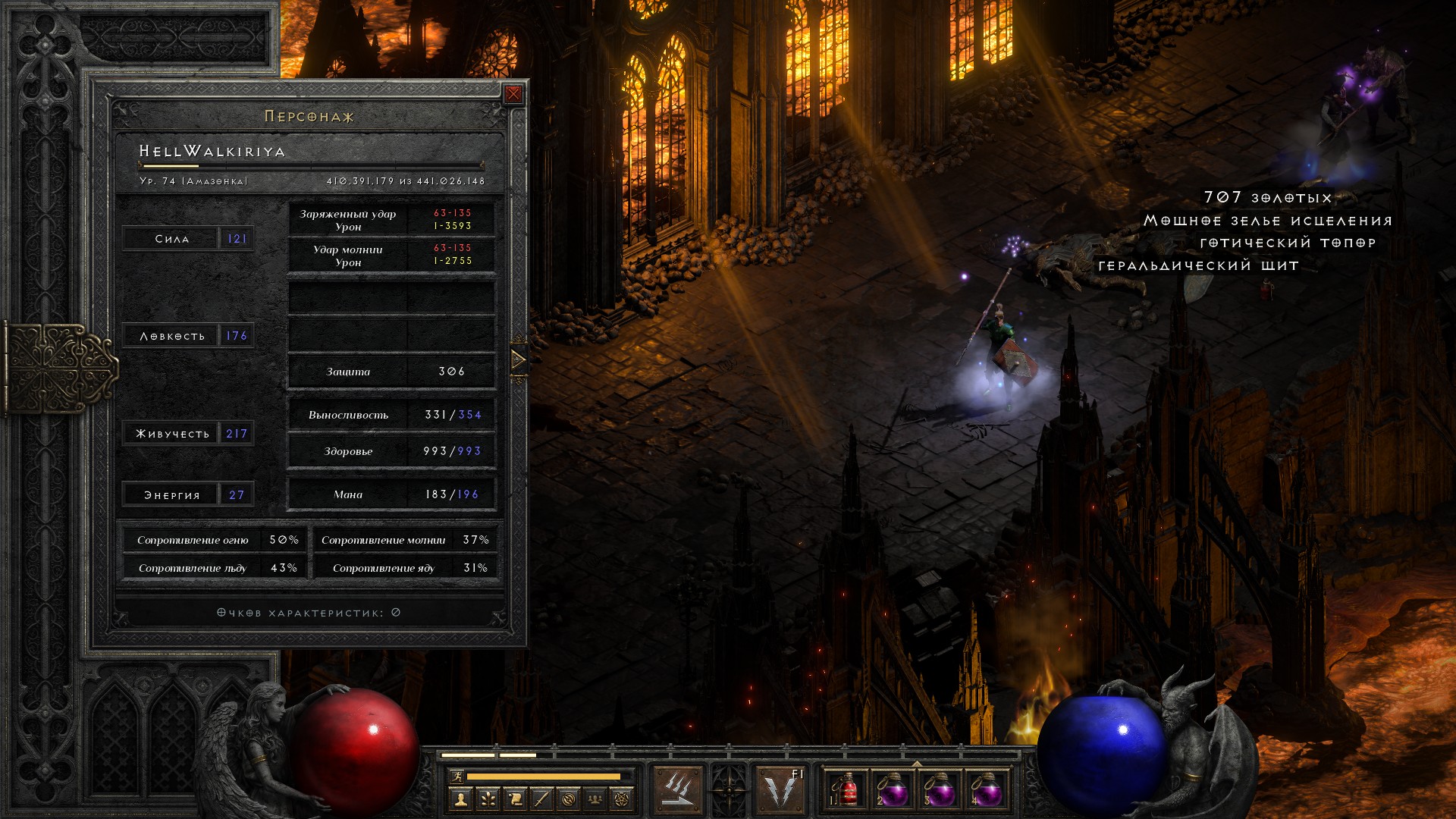Expand advanced stats with the side arrow
This screenshot has width=1456, height=819.
coord(519,359)
